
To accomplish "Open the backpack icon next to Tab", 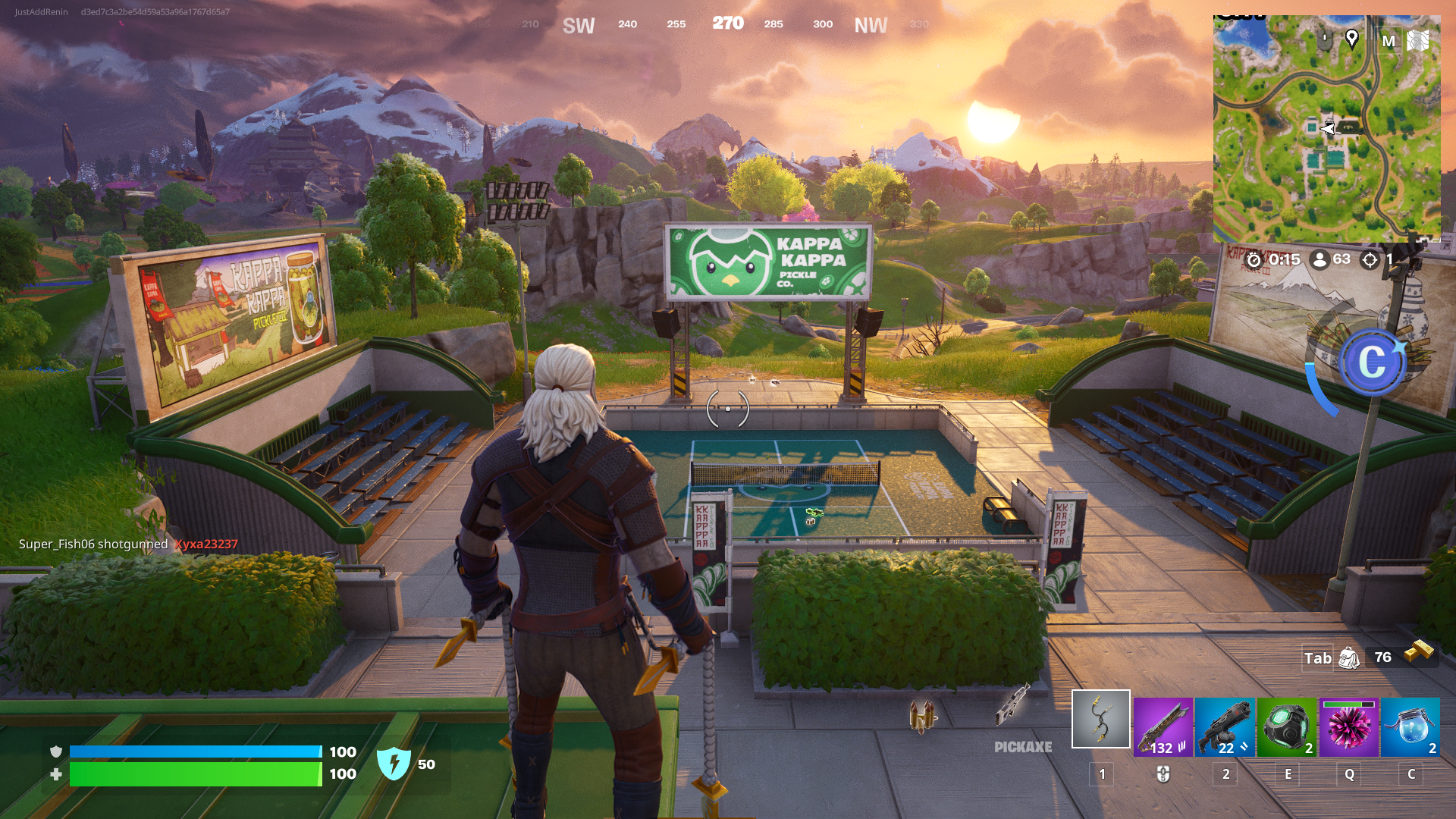I will pos(1349,659).
